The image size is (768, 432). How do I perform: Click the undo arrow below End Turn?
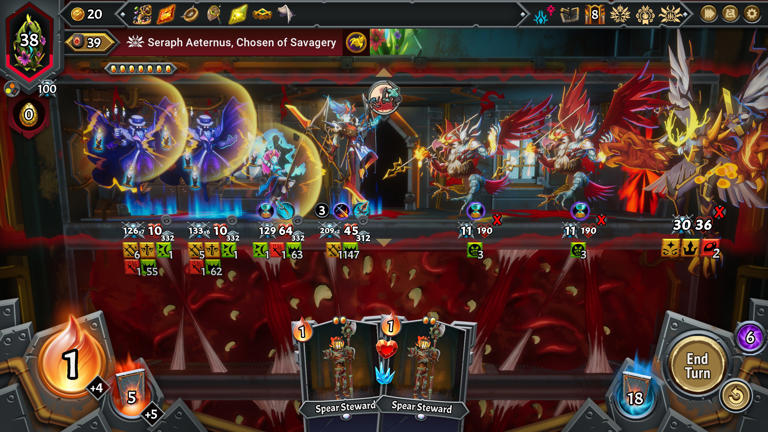(x=736, y=396)
